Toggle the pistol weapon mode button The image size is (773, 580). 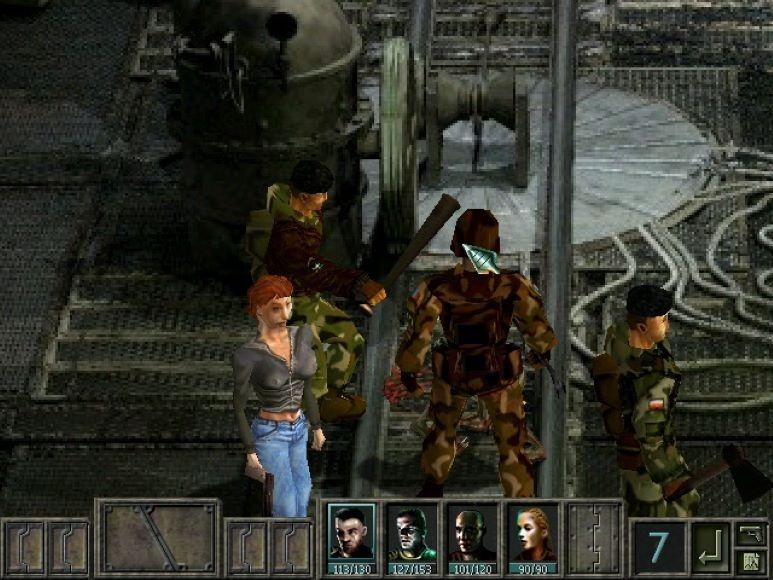click(x=750, y=533)
